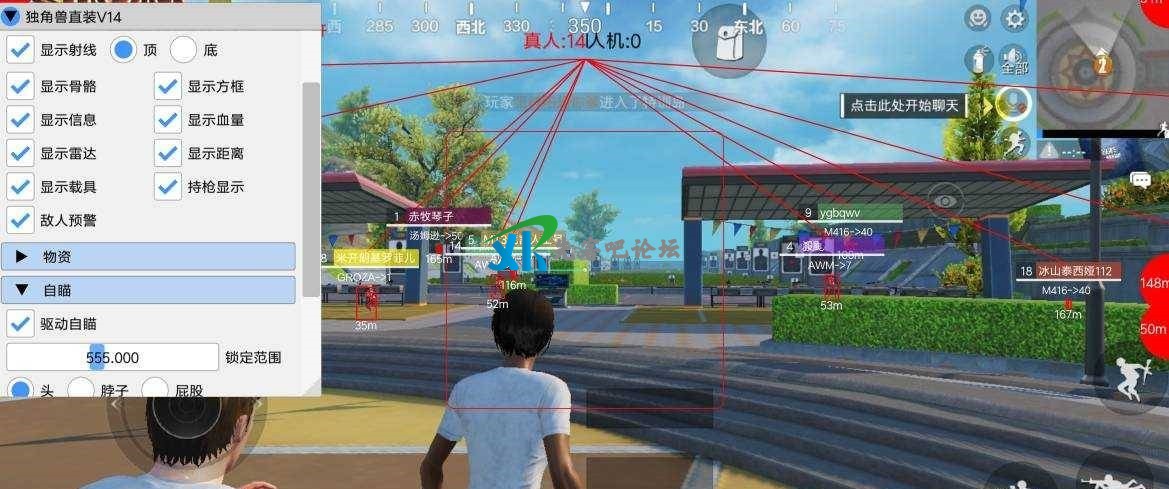The image size is (1169, 489).
Task: Open the smiley emote menu
Action: pyautogui.click(x=979, y=18)
